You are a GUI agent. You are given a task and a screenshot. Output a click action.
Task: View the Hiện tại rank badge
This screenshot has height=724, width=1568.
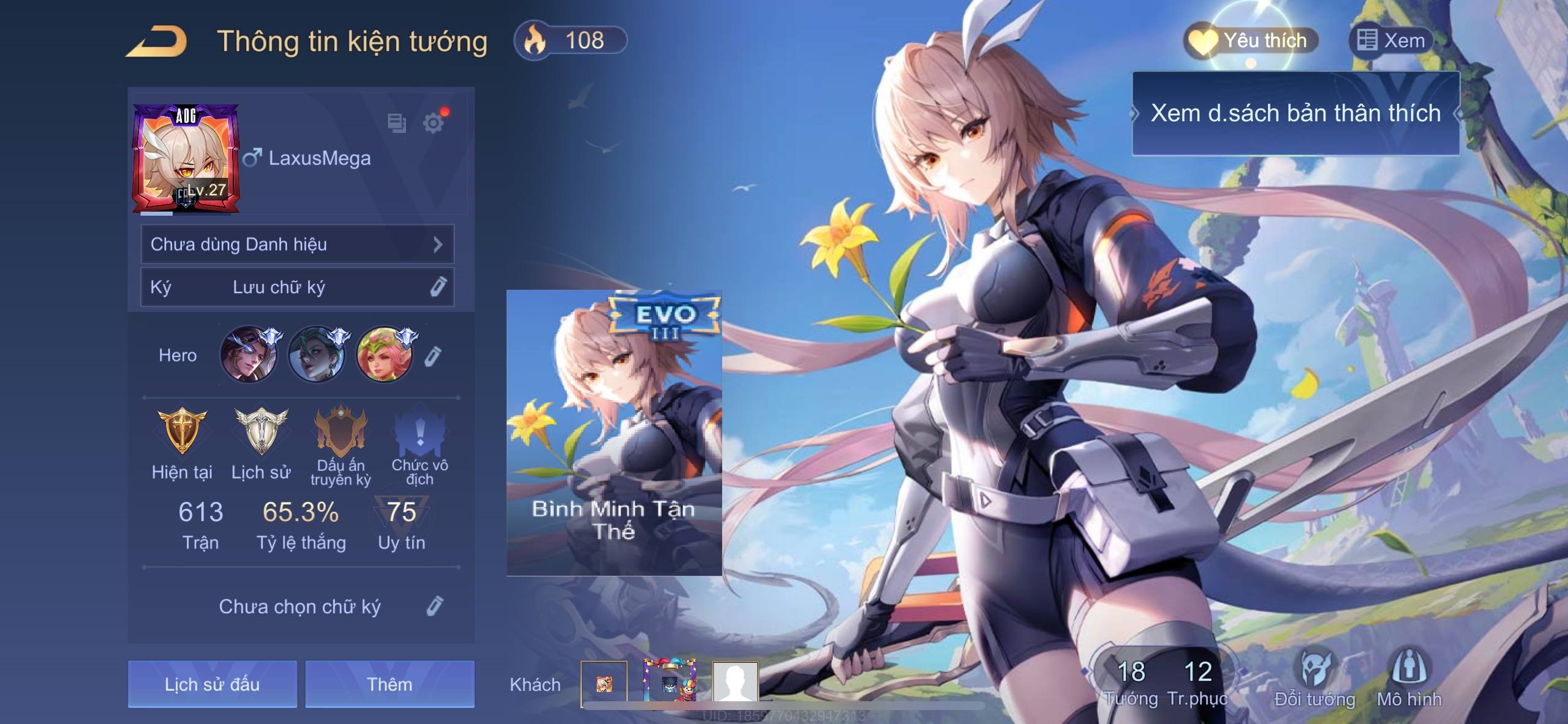pyautogui.click(x=182, y=431)
